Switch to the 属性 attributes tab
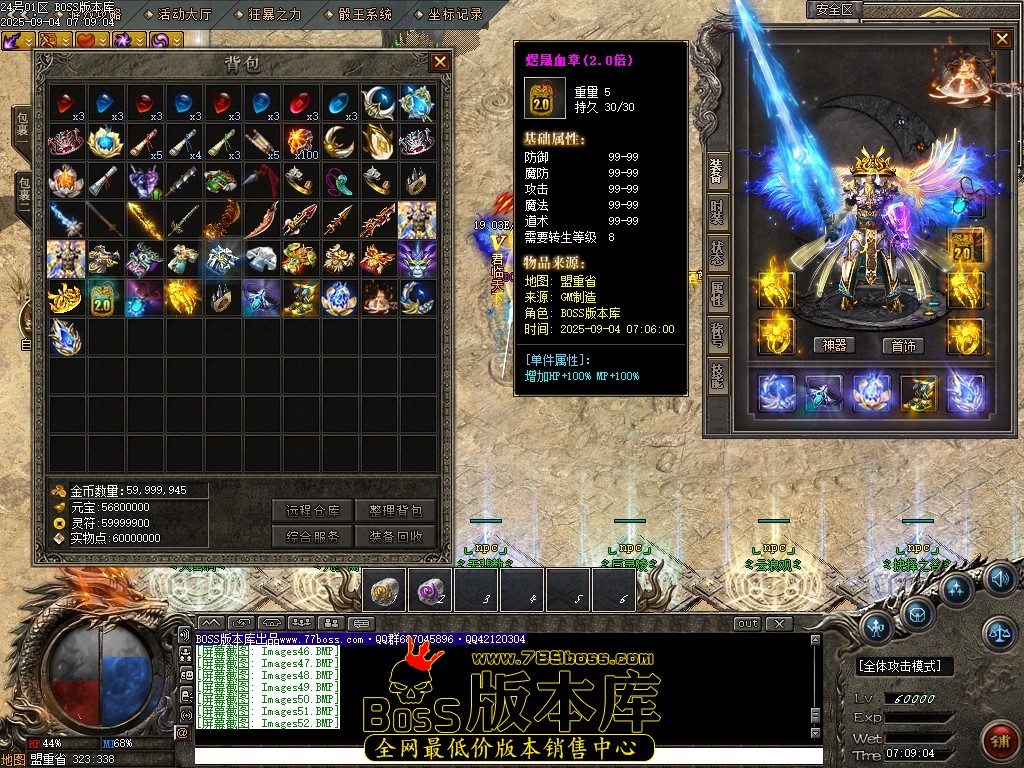 click(717, 294)
